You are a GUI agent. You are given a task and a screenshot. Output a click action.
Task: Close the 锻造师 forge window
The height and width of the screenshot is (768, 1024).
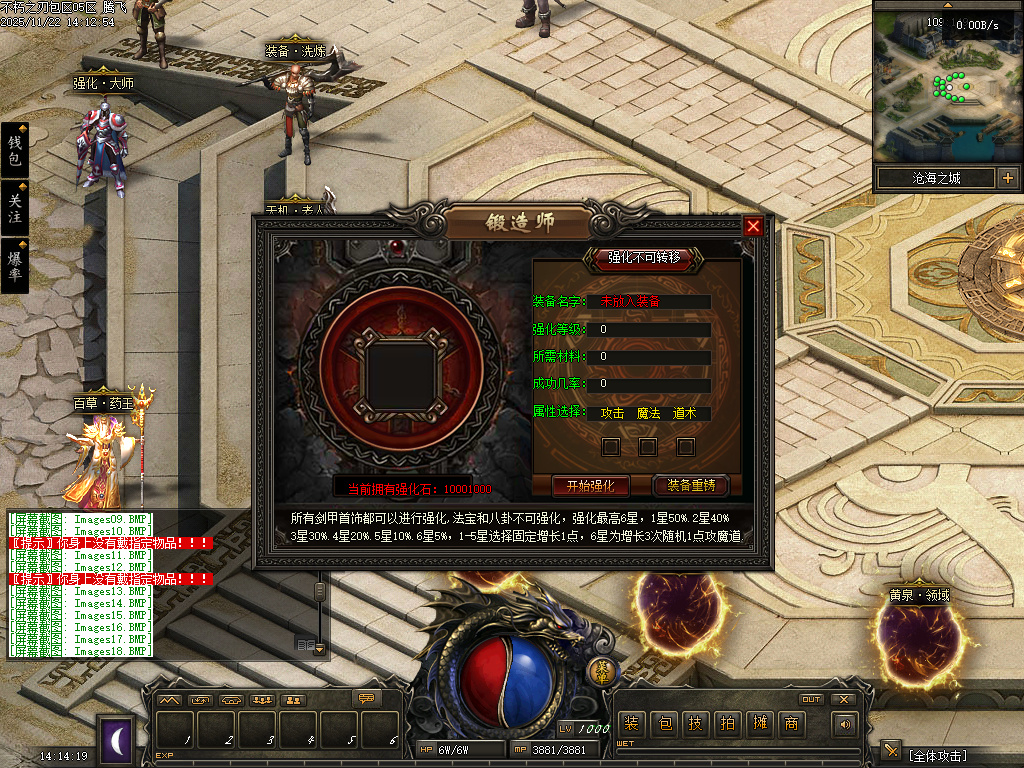point(753,226)
